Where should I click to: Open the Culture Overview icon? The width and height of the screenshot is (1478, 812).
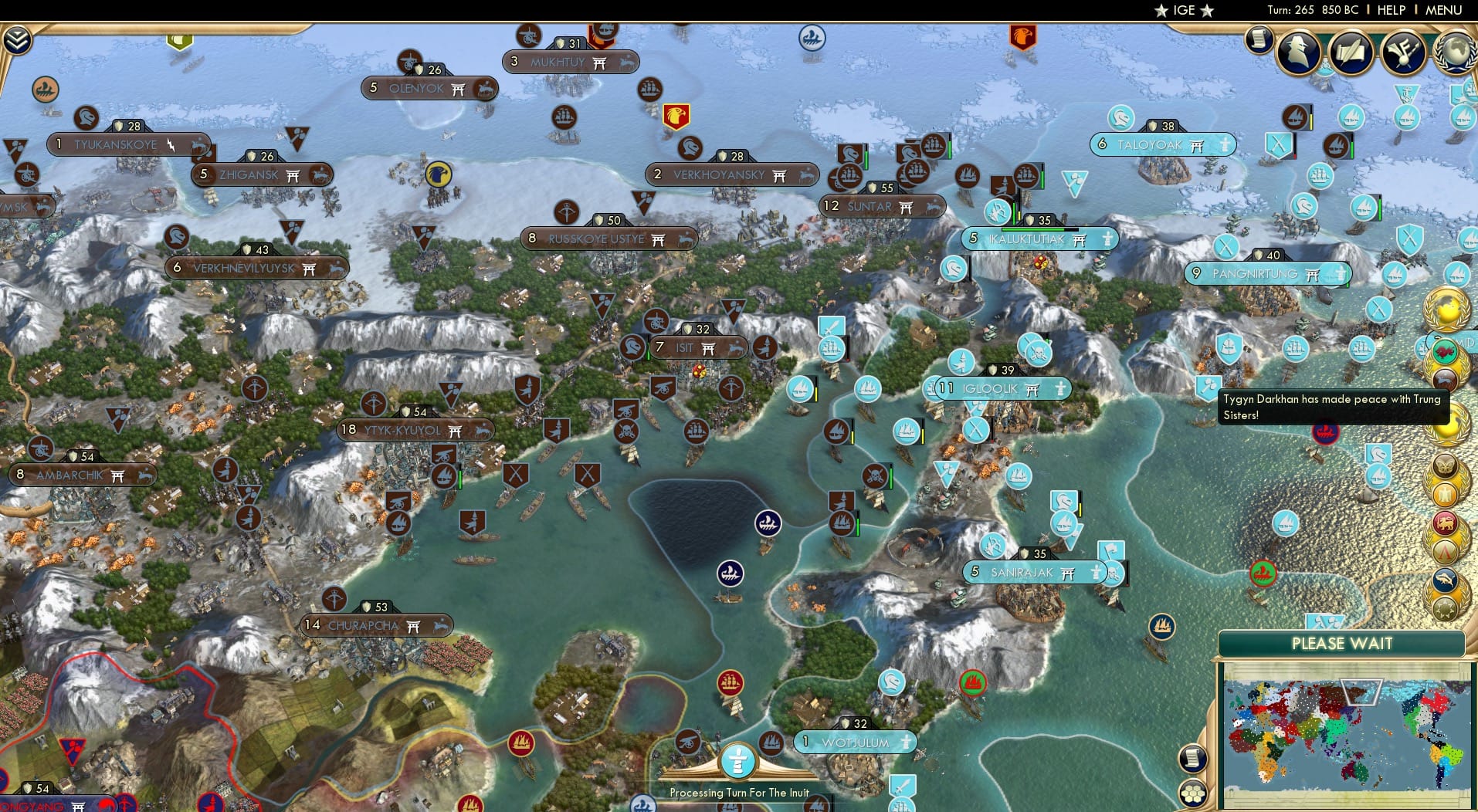[1402, 52]
